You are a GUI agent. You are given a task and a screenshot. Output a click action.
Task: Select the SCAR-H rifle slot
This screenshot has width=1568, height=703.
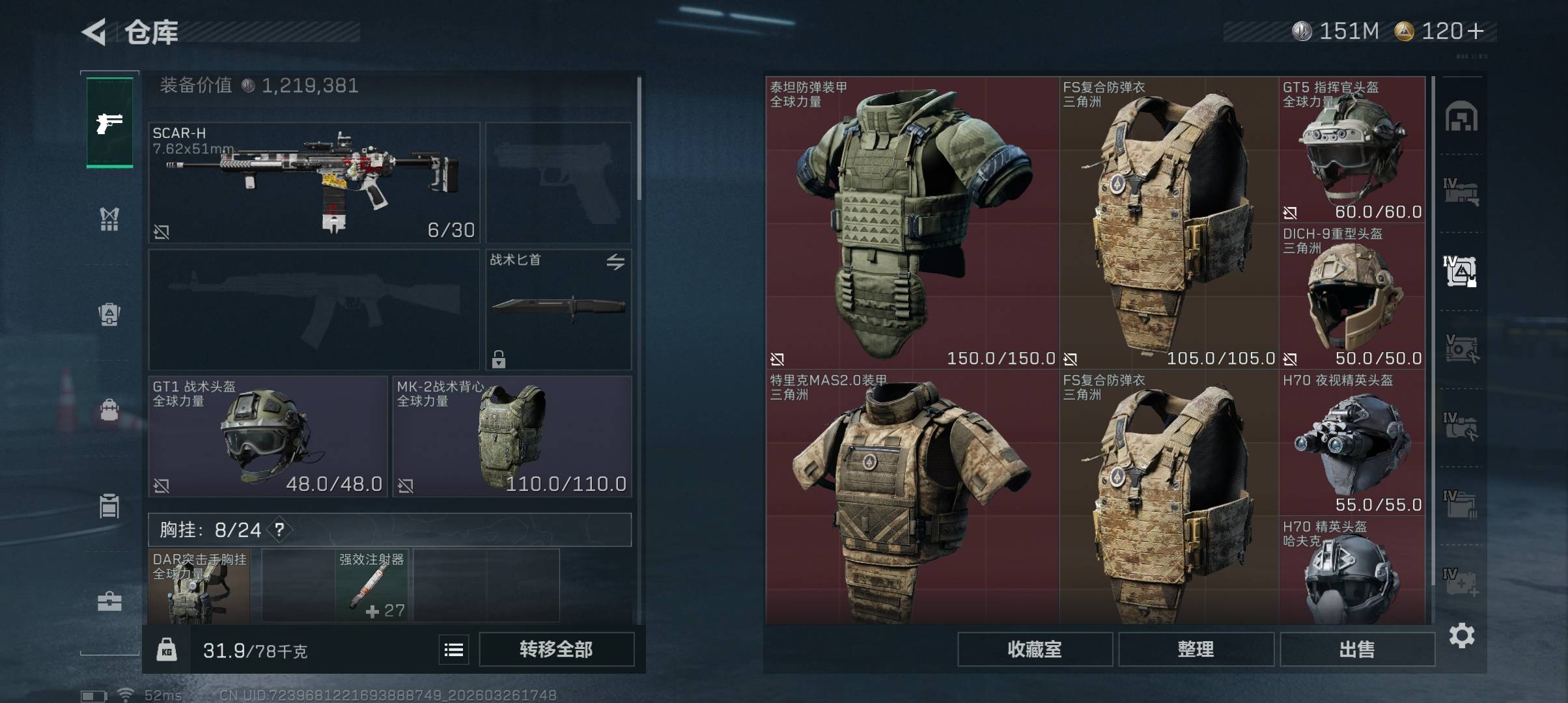tap(314, 182)
